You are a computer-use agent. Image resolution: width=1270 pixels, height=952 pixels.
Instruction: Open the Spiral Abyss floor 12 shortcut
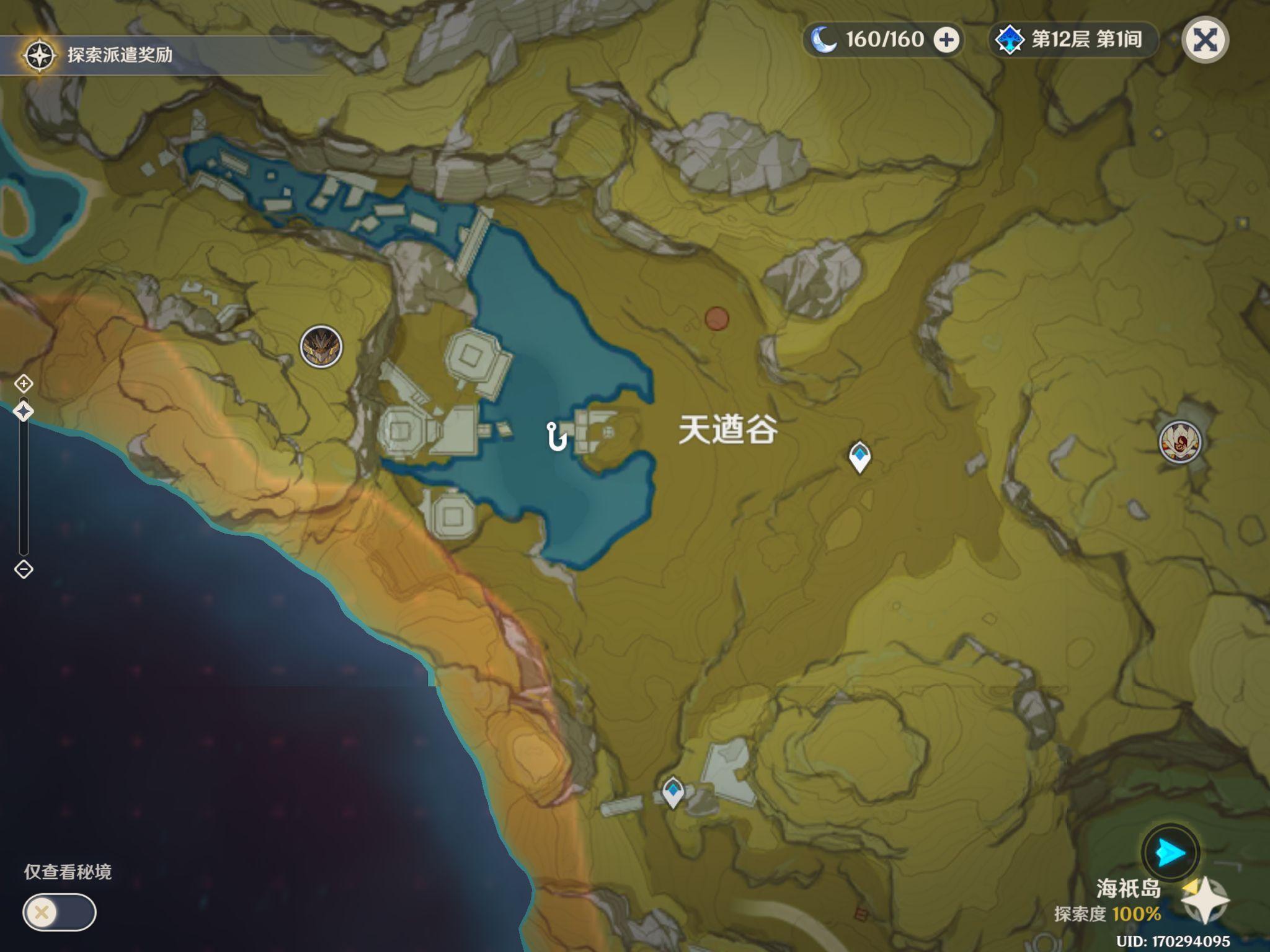pos(1072,40)
